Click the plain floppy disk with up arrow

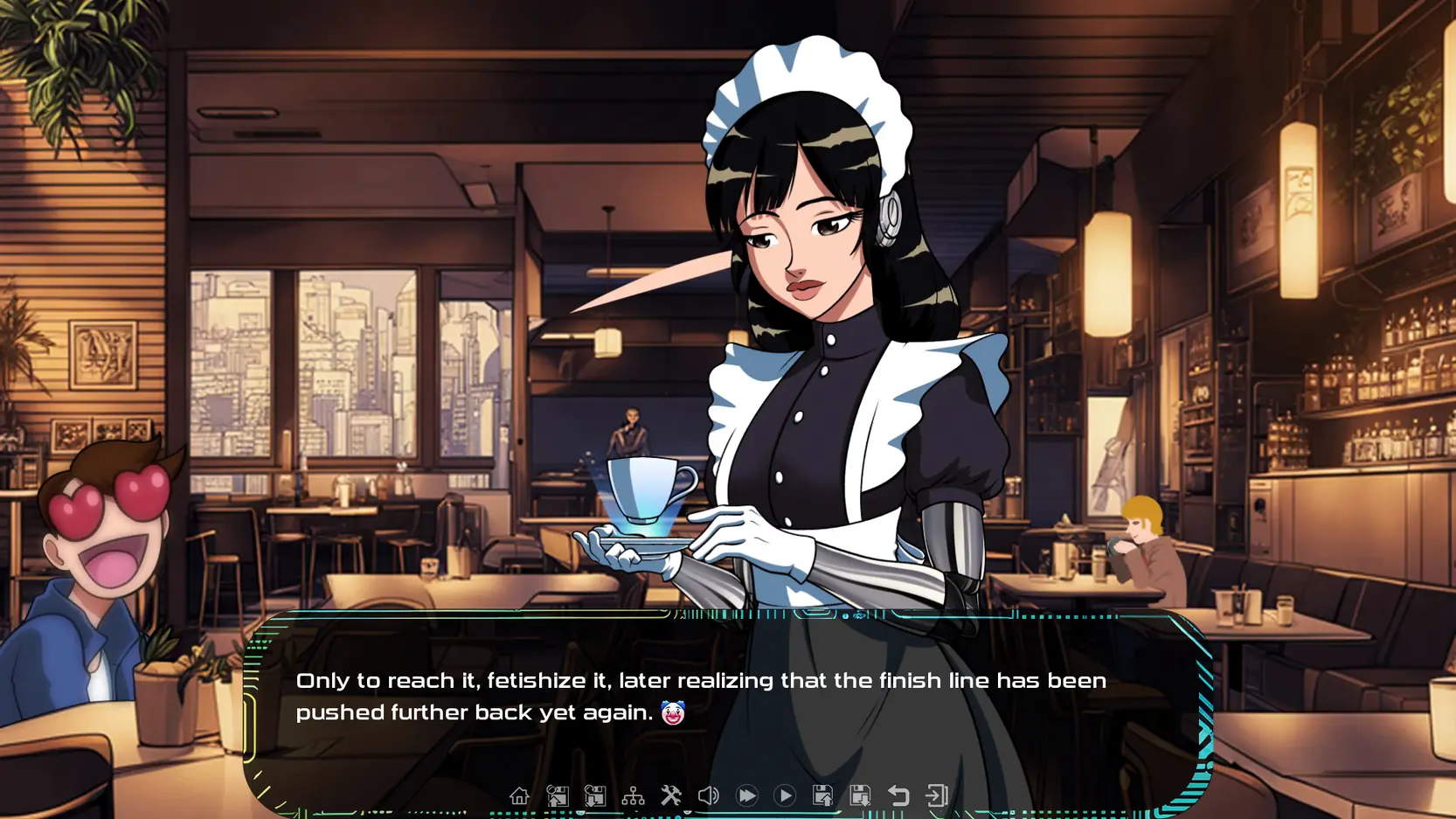point(822,795)
